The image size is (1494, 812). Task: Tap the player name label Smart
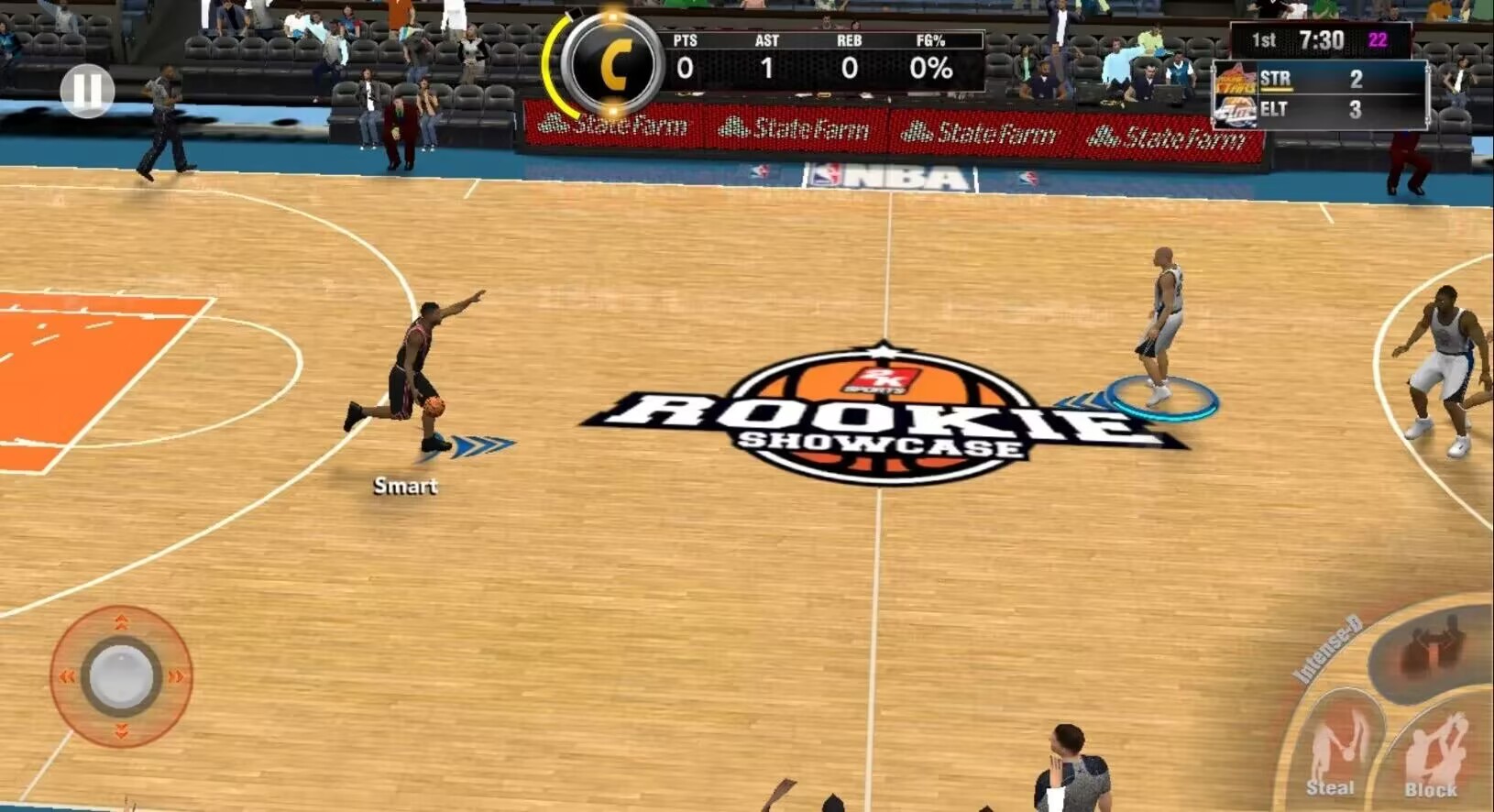click(404, 486)
